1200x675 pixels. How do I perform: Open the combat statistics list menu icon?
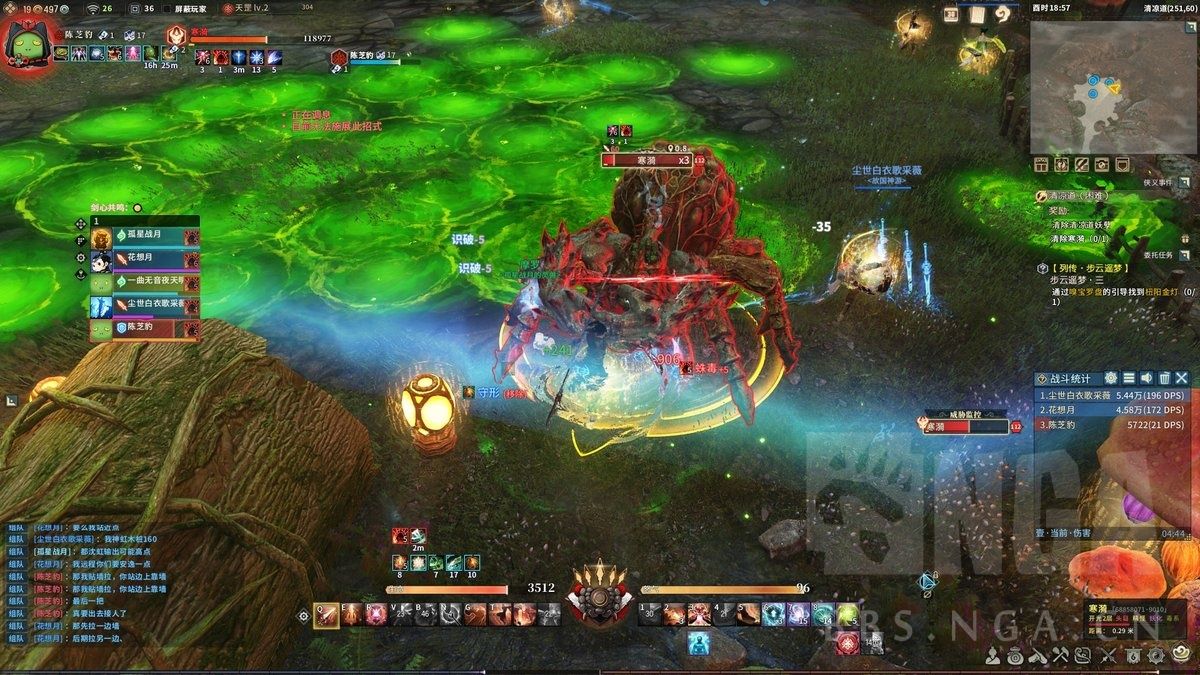coord(1128,378)
